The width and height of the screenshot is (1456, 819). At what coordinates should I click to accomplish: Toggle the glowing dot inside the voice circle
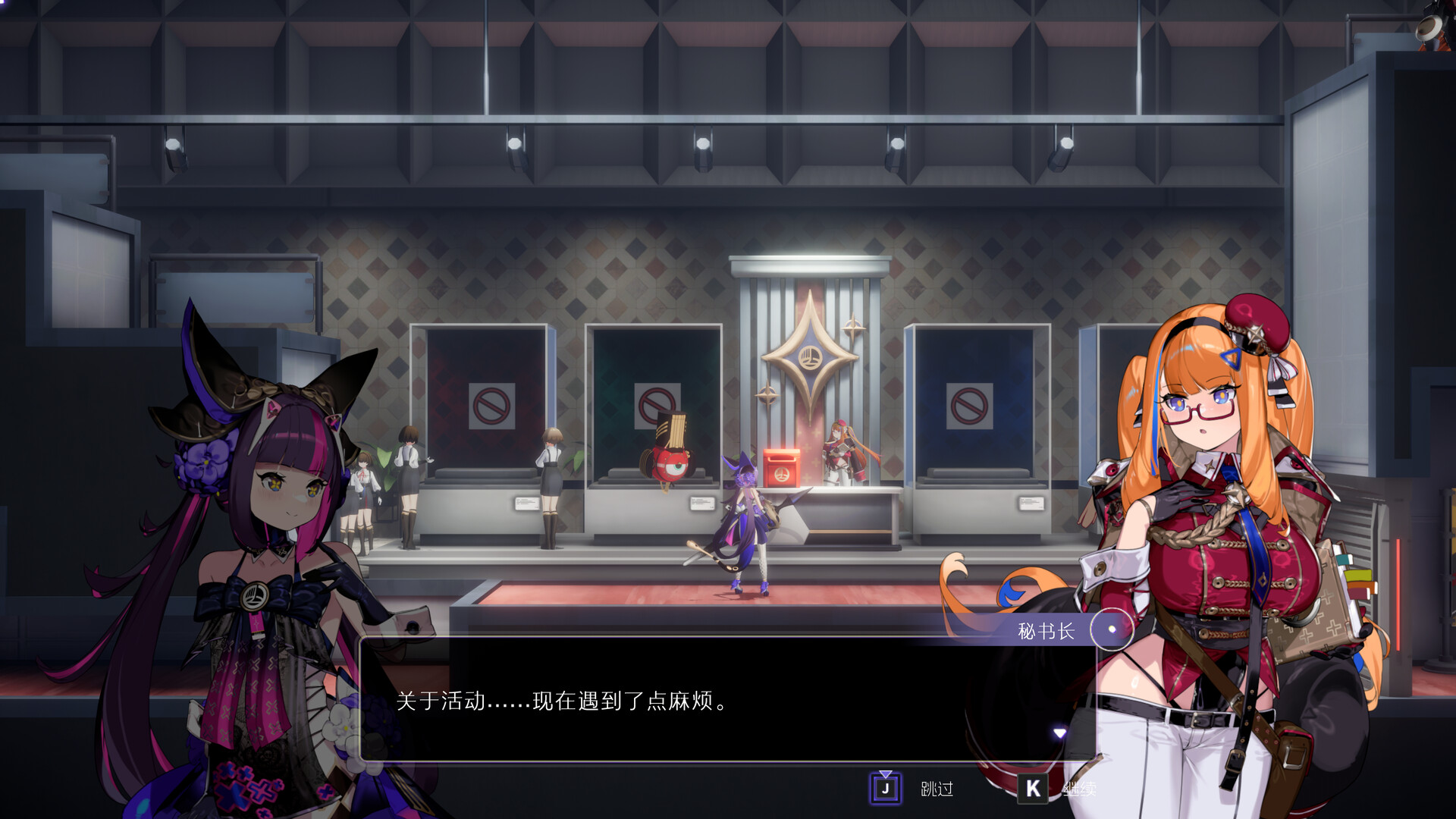pyautogui.click(x=1110, y=629)
